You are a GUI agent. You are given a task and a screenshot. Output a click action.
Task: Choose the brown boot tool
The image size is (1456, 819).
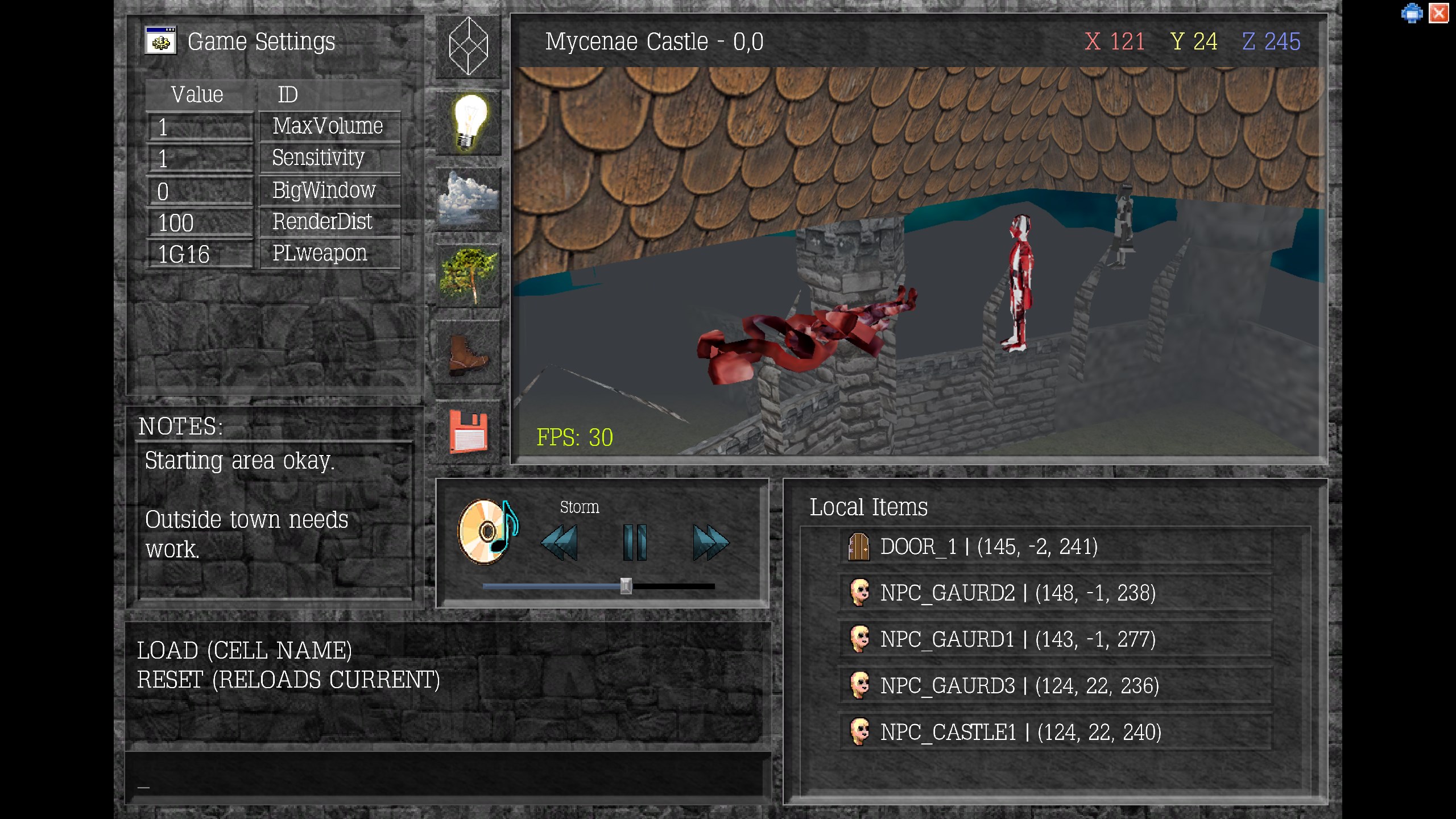click(x=468, y=354)
